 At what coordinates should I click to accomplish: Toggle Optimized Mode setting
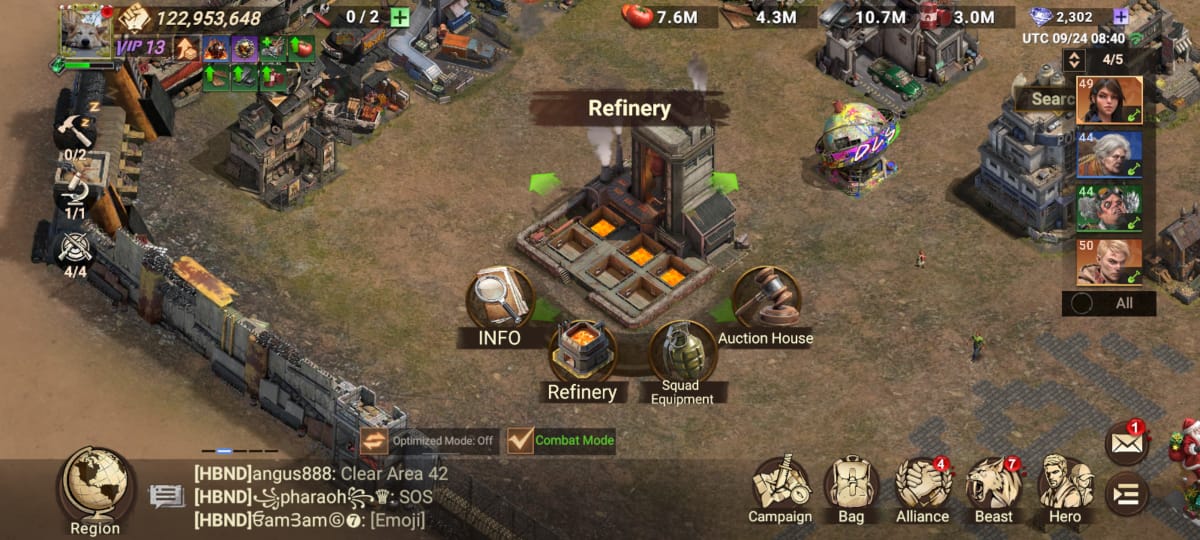coord(374,440)
